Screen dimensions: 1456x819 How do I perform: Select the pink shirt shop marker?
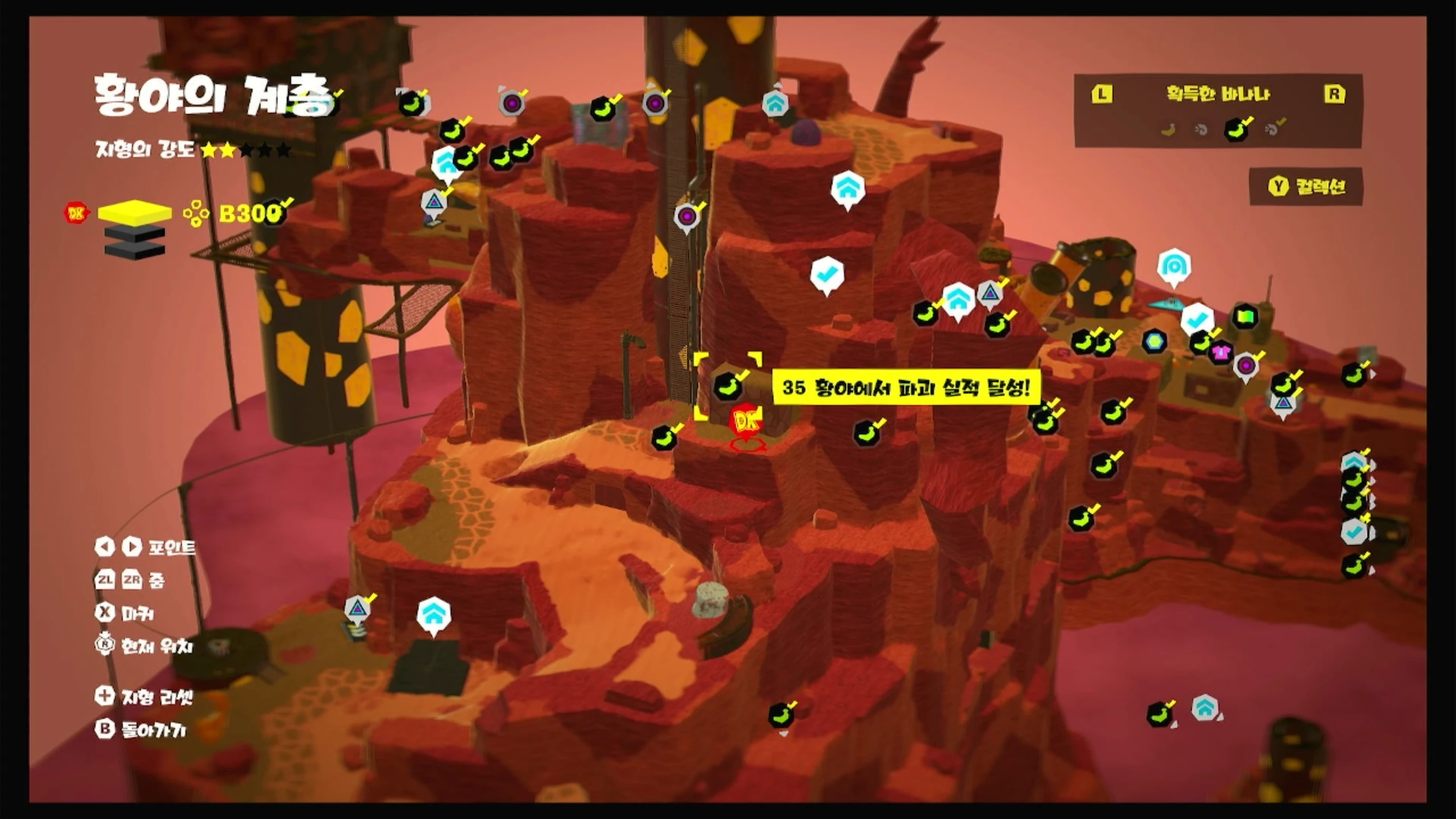(1221, 353)
